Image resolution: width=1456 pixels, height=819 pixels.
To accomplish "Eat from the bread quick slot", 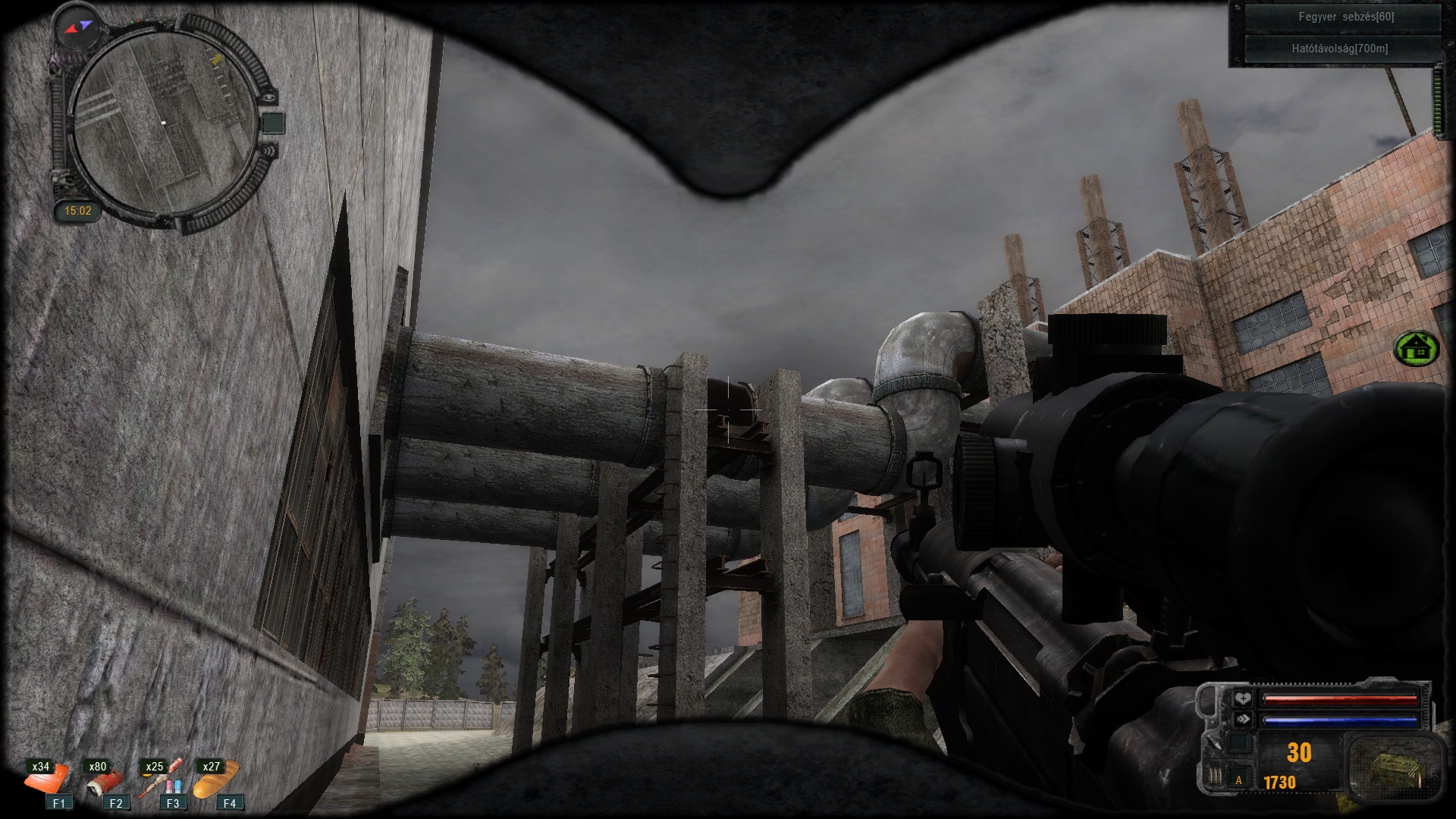I will pos(216,780).
